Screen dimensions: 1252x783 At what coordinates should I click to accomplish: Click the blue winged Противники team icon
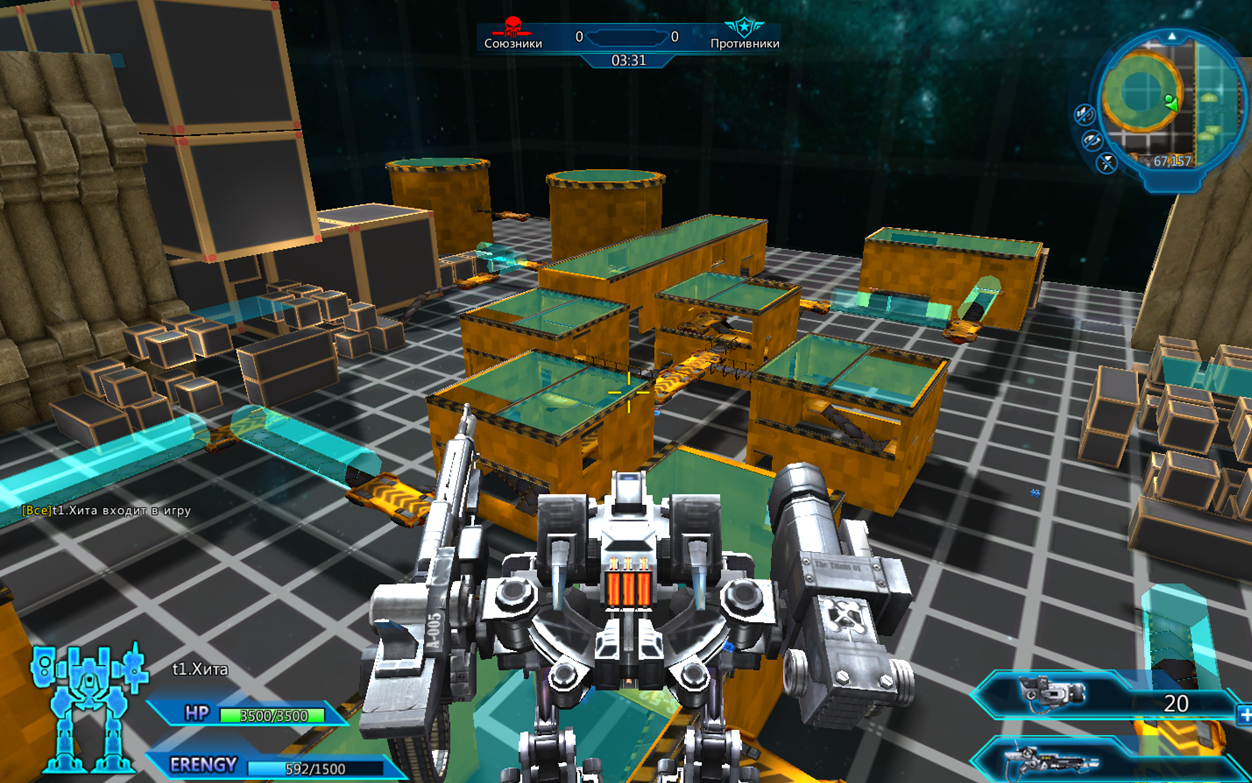(743, 27)
